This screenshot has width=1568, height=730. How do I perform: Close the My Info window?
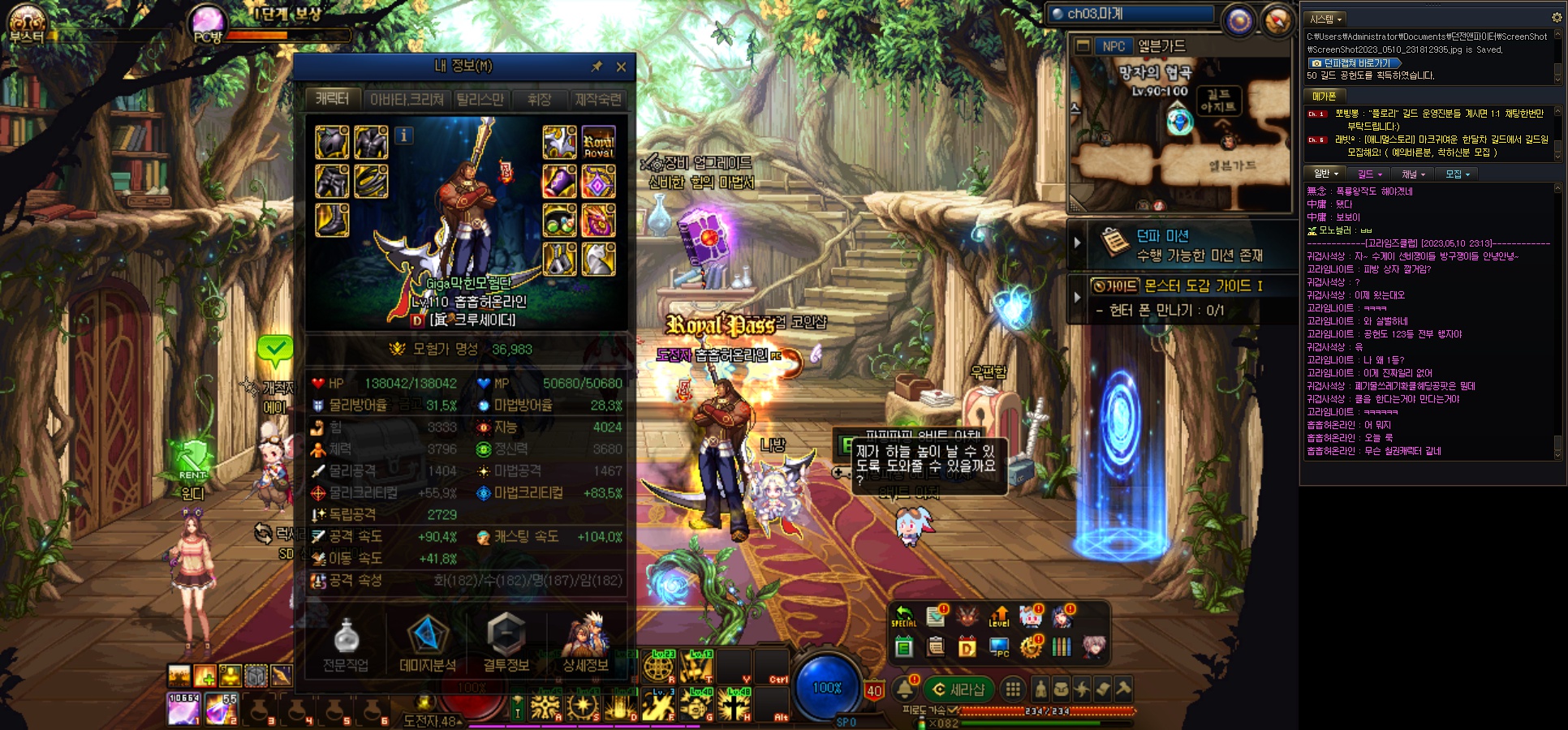(x=621, y=67)
